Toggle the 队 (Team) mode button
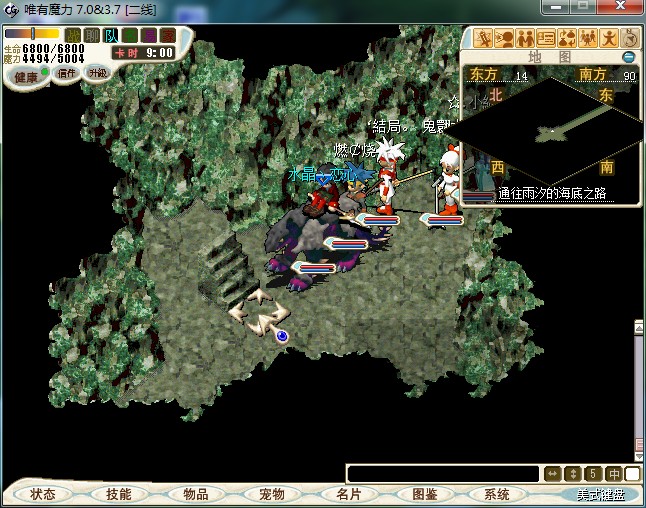646x508 pixels. coord(111,36)
